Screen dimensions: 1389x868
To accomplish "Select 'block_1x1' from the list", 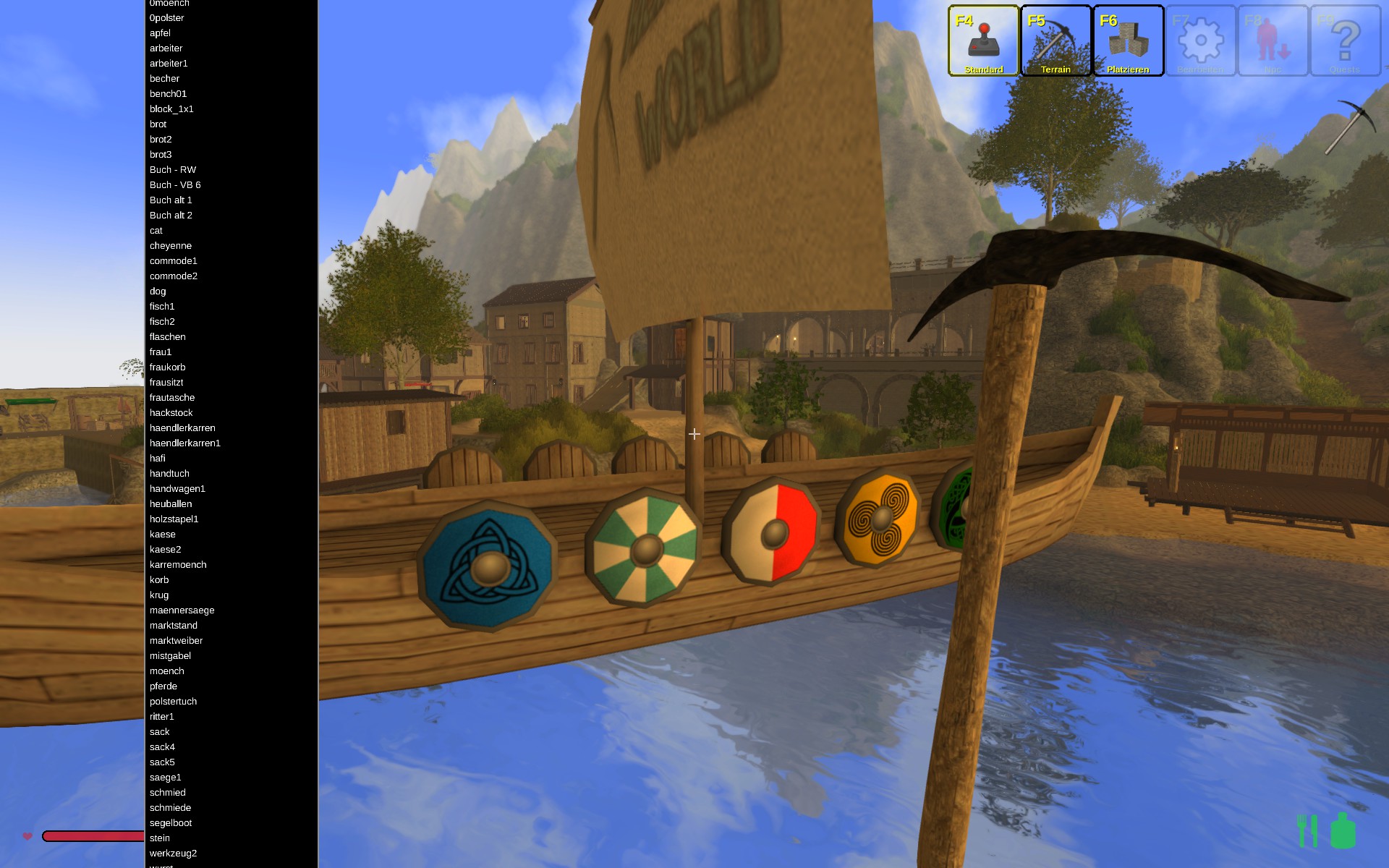I will (x=171, y=109).
